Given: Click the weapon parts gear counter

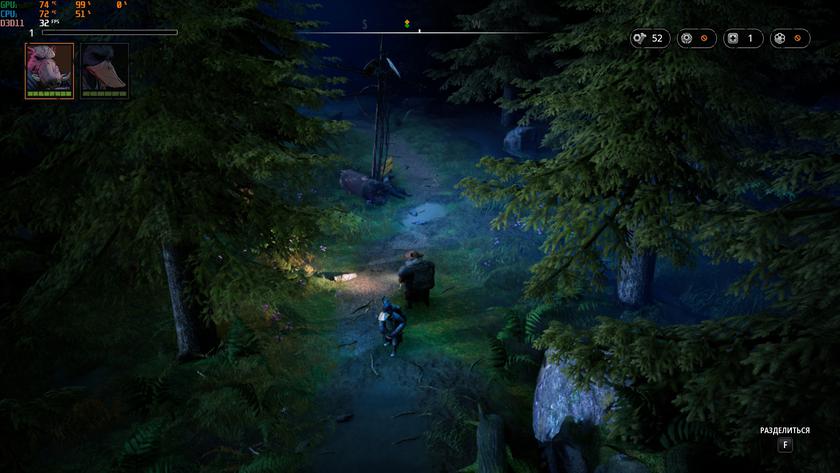Looking at the screenshot, I should click(x=696, y=39).
